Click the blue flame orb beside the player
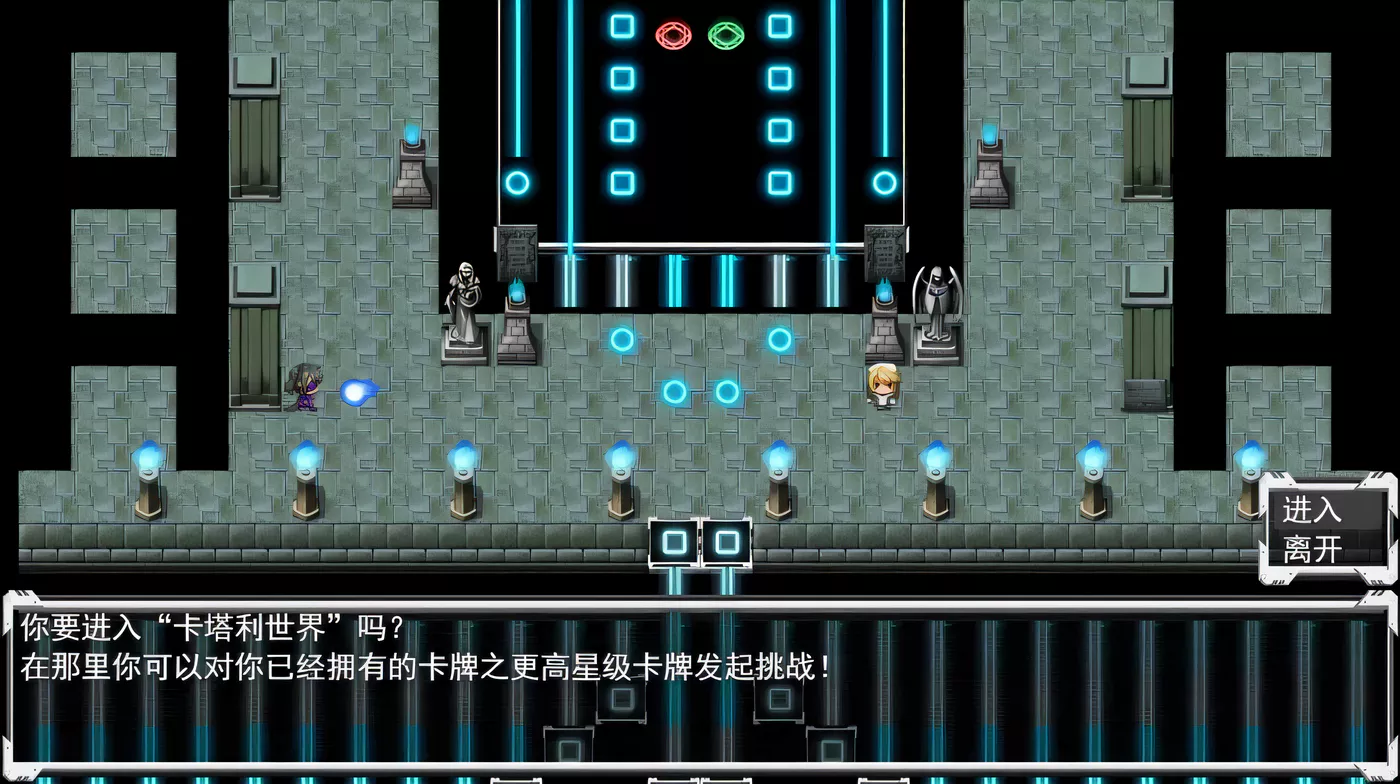This screenshot has width=1400, height=784. point(358,392)
